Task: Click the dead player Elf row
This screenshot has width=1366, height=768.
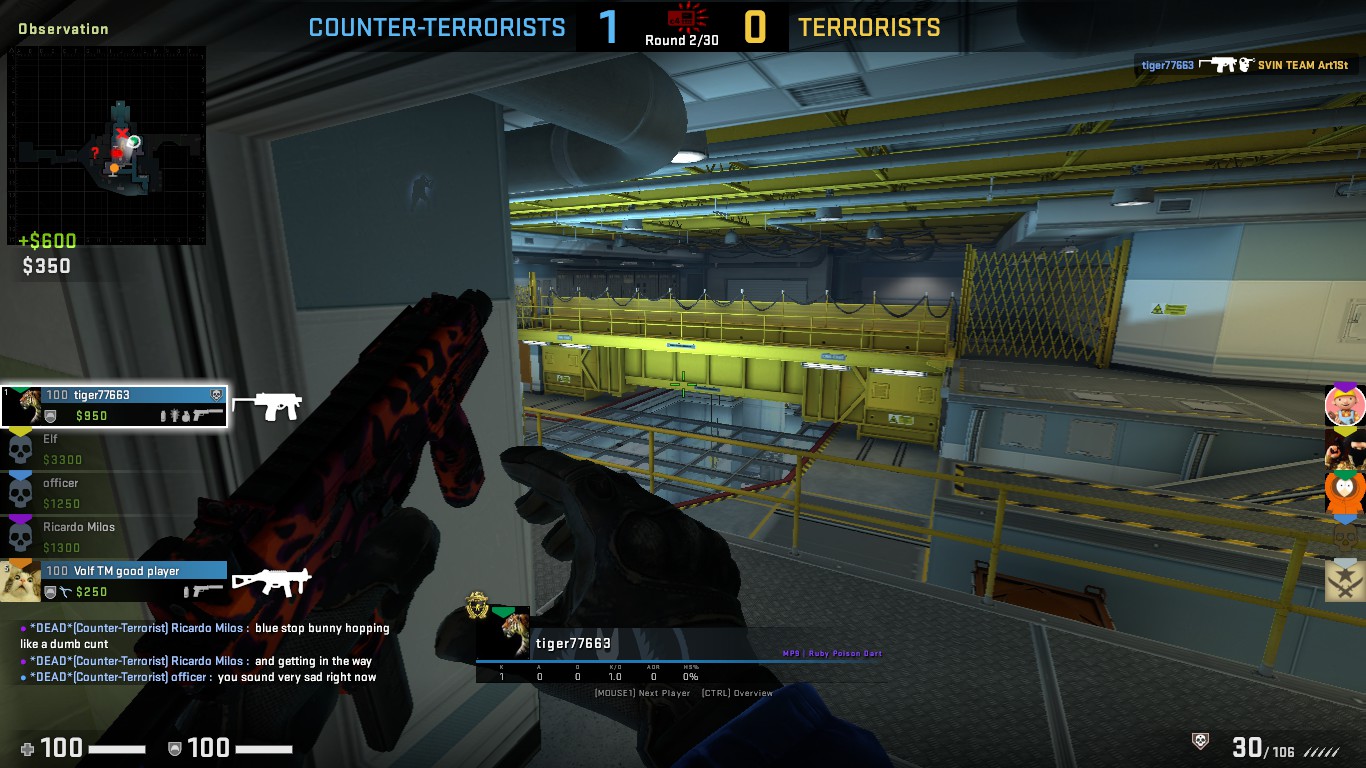Action: tap(114, 449)
